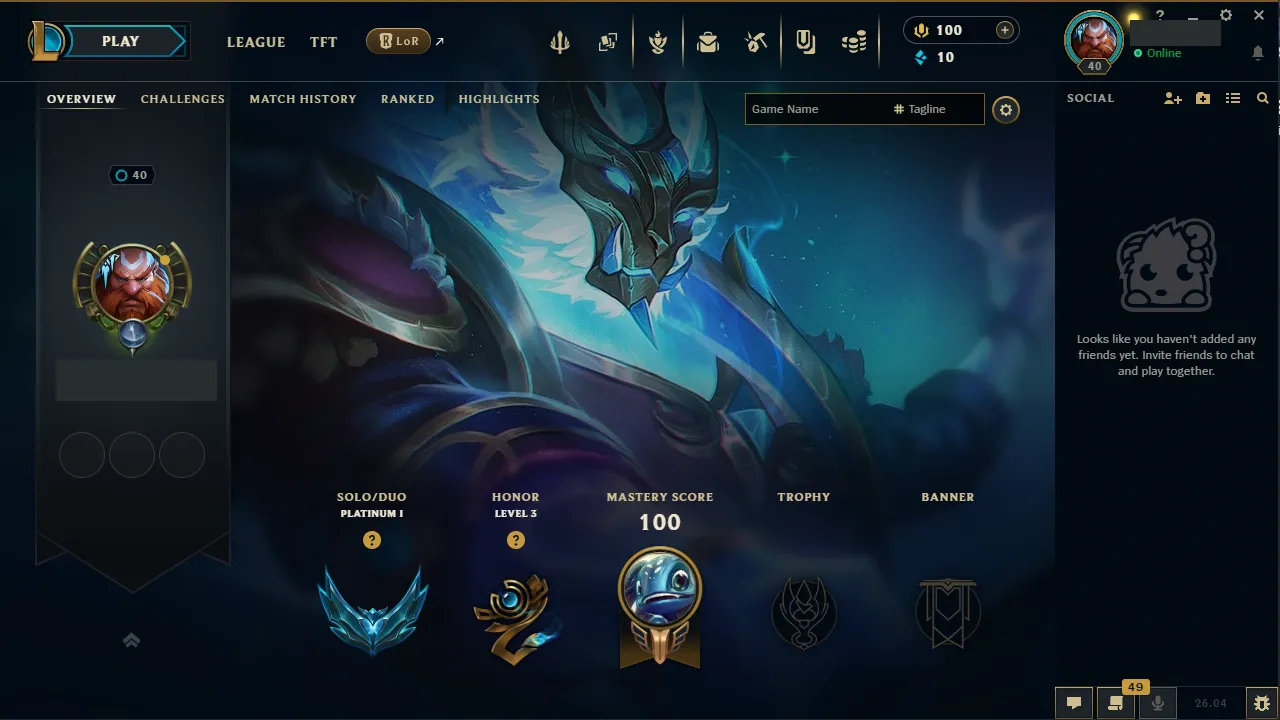
Task: Expand the Honor level question mark tooltip
Action: tap(516, 540)
